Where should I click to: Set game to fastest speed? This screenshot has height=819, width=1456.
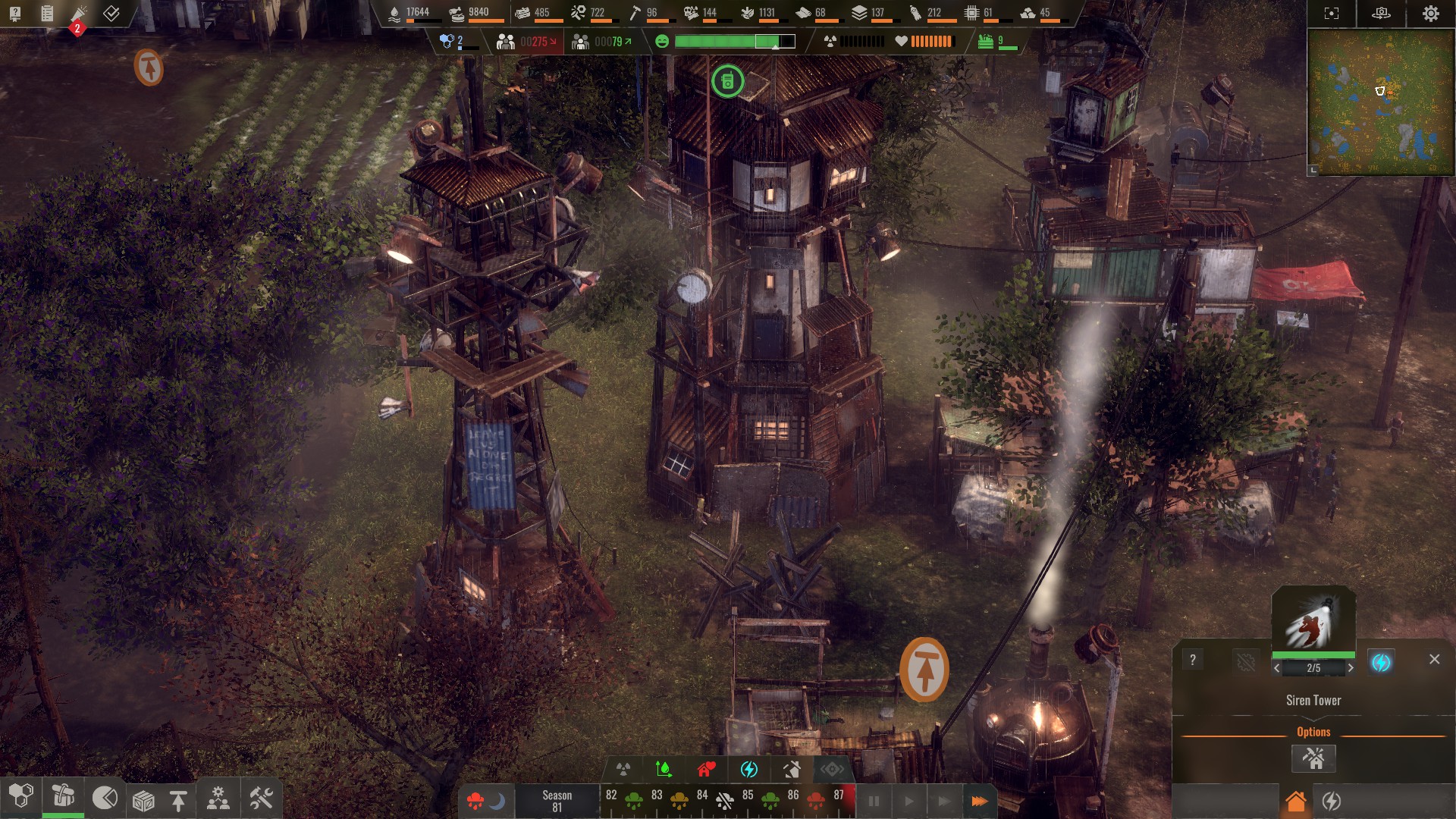pyautogui.click(x=979, y=801)
